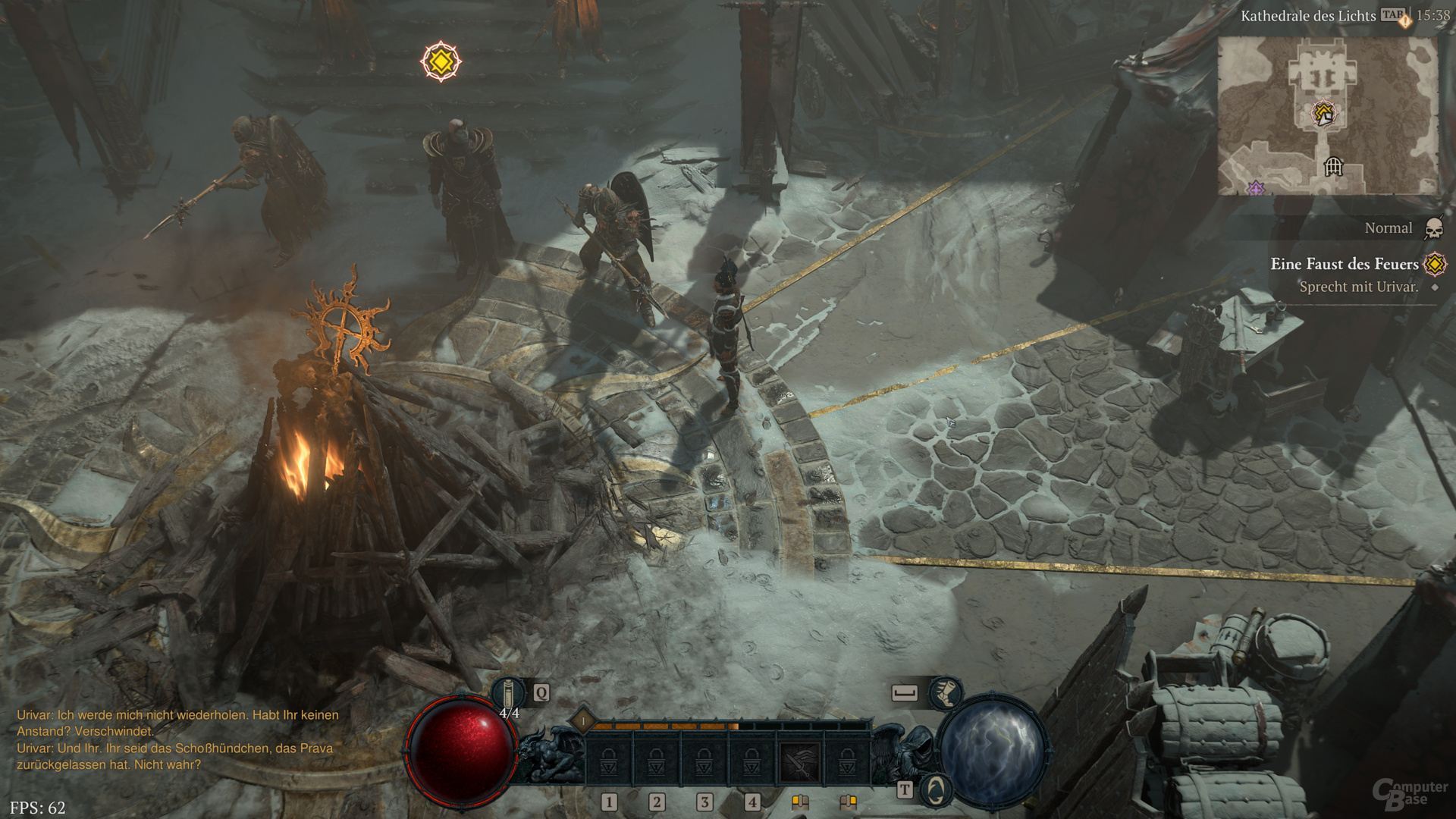Image resolution: width=1456 pixels, height=819 pixels.
Task: Click the Normal difficulty skull icon
Action: pos(1433,228)
